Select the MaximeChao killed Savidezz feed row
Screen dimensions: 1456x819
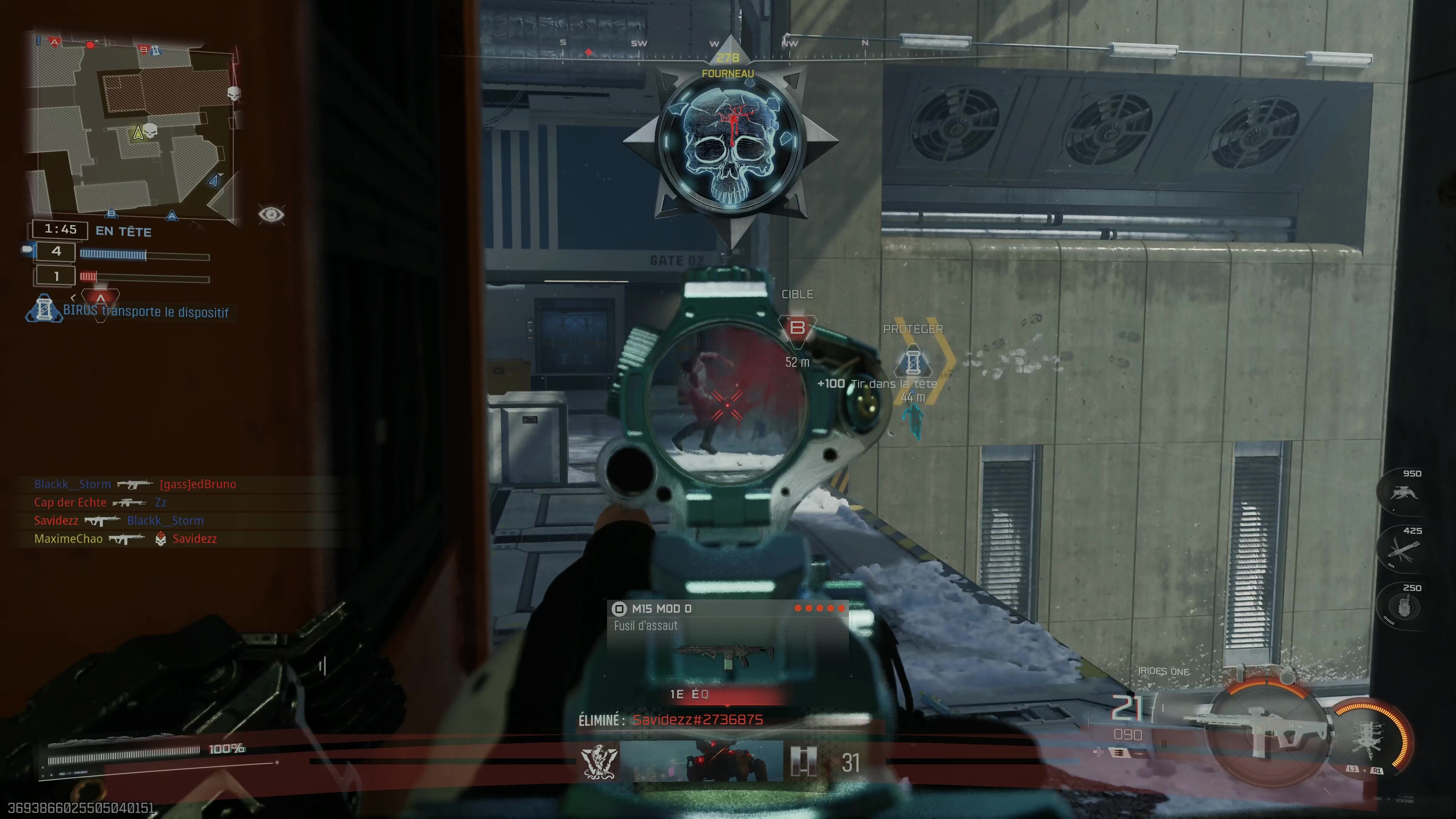pyautogui.click(x=126, y=539)
